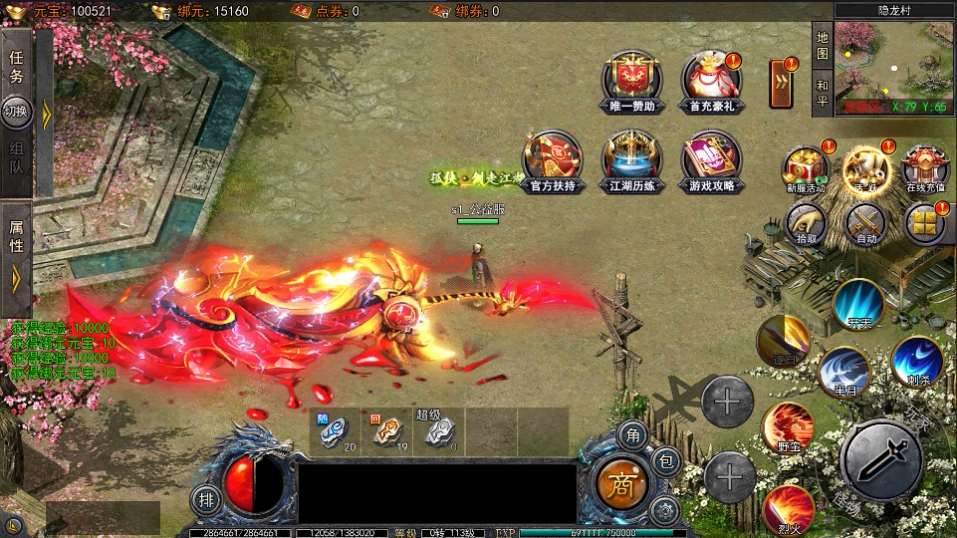This screenshot has width=957, height=538.
Task: Toggle 自动 auto-combat crossed swords
Action: [x=866, y=223]
